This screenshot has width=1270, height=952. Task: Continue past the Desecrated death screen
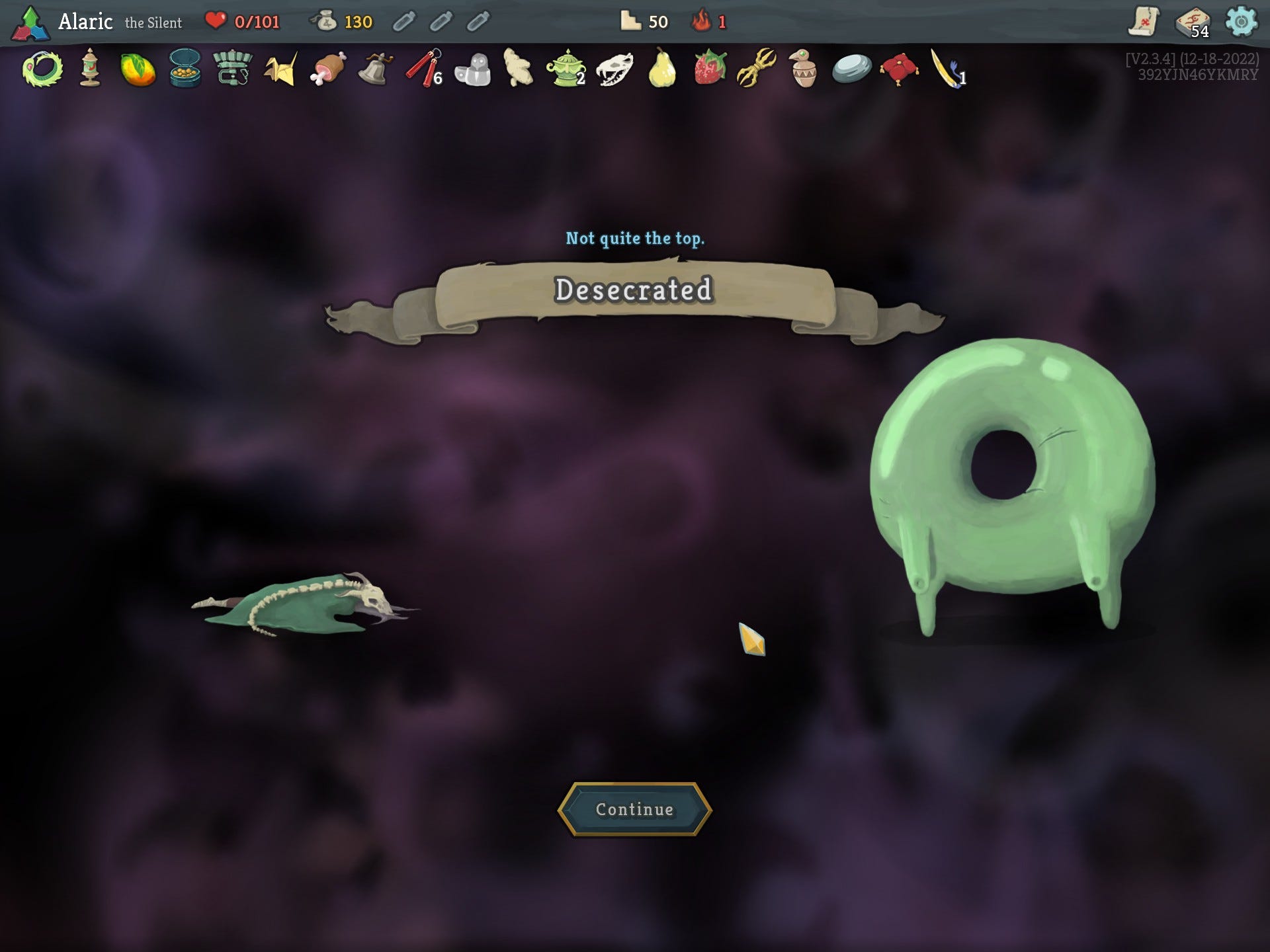pyautogui.click(x=634, y=809)
